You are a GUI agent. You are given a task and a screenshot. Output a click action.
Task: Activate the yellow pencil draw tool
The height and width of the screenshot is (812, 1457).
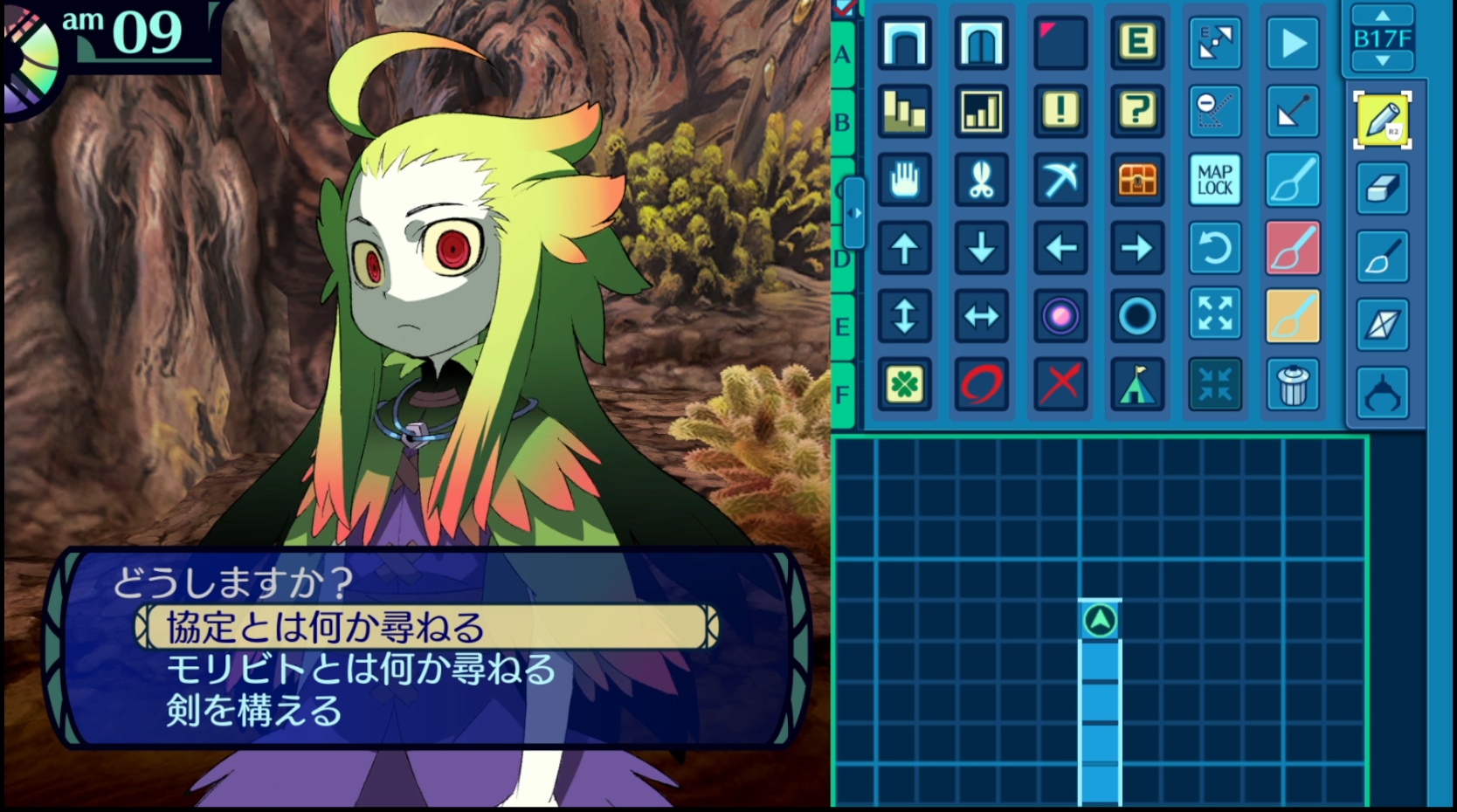[1383, 120]
